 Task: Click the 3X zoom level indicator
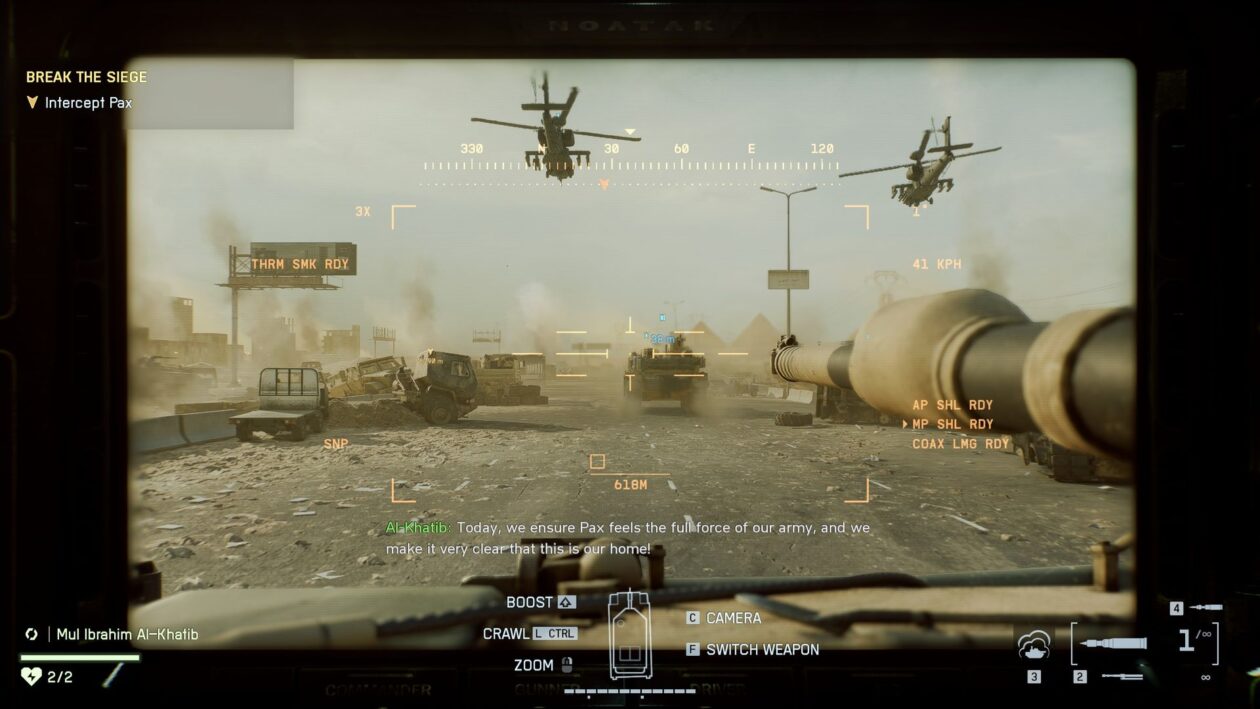pos(363,212)
